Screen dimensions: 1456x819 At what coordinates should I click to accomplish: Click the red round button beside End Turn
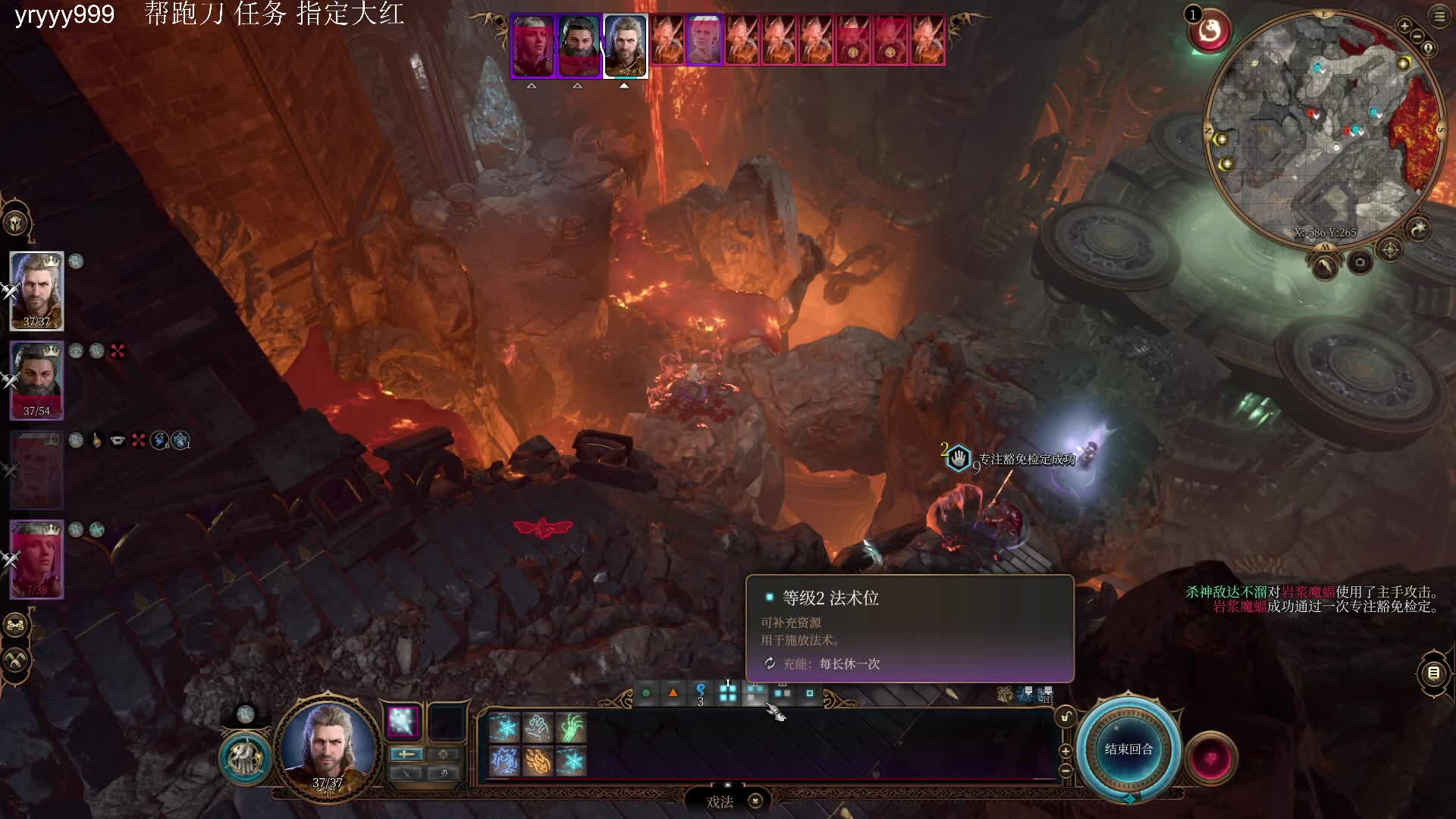coord(1211,758)
